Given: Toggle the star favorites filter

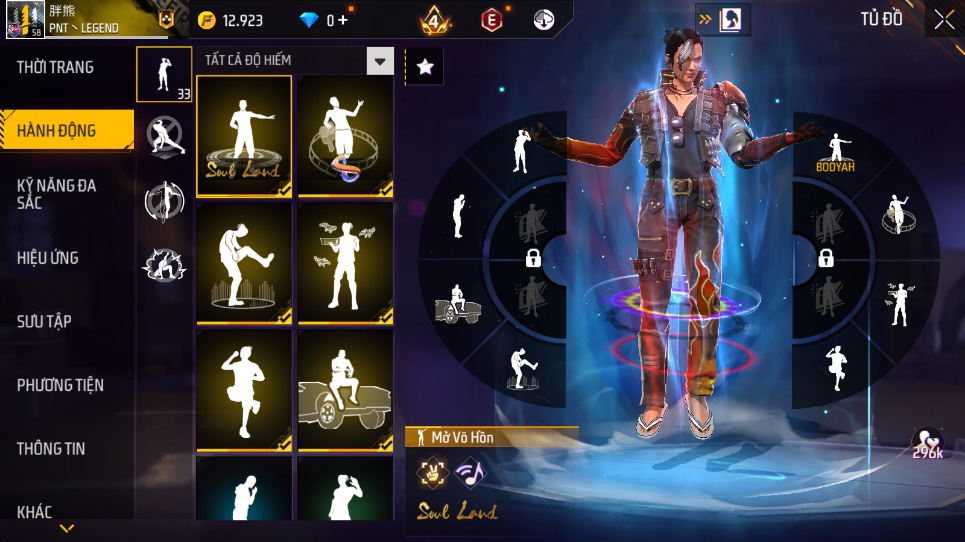Looking at the screenshot, I should point(424,67).
